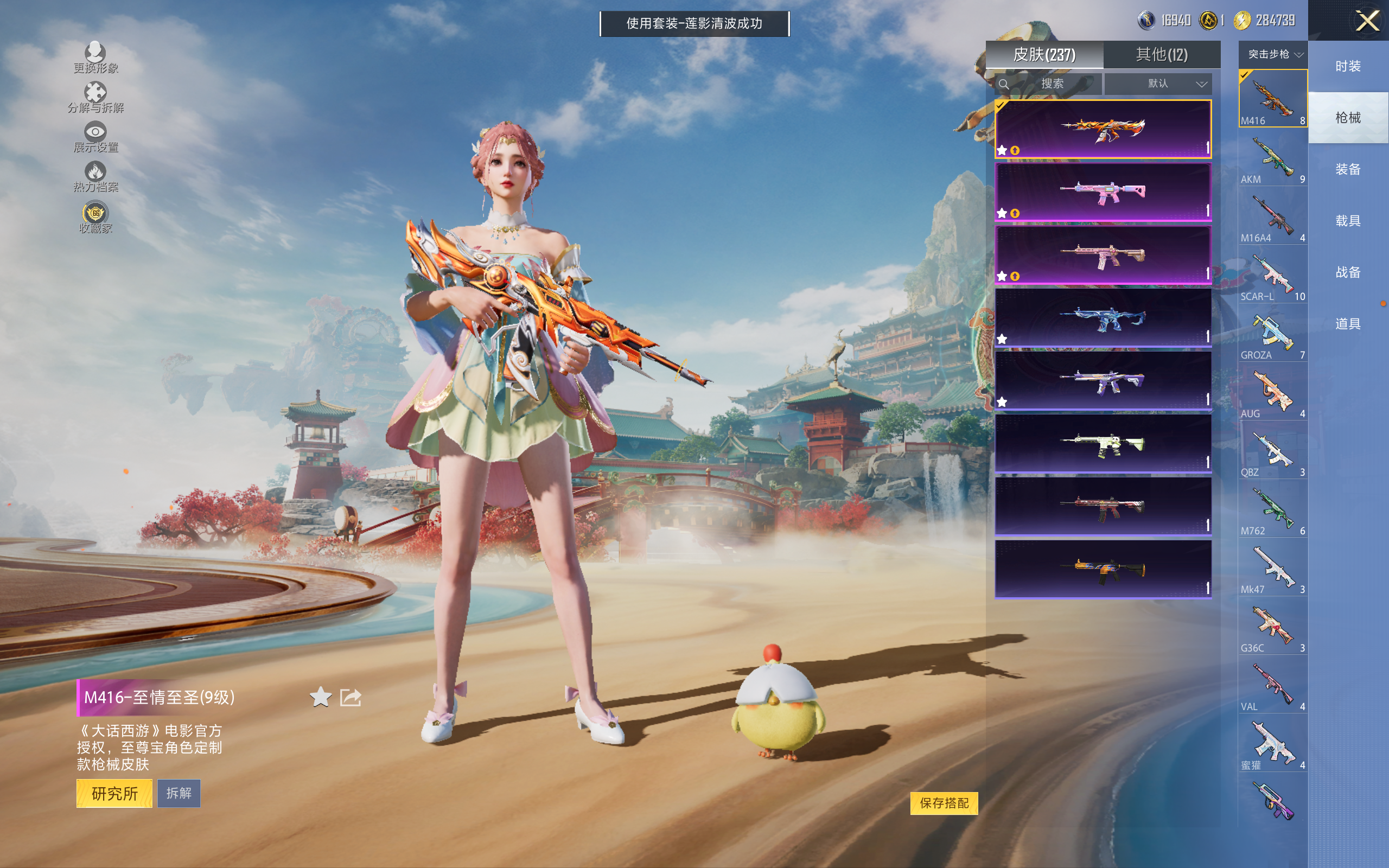Select the SCAR-L weapon entry

(1272, 276)
